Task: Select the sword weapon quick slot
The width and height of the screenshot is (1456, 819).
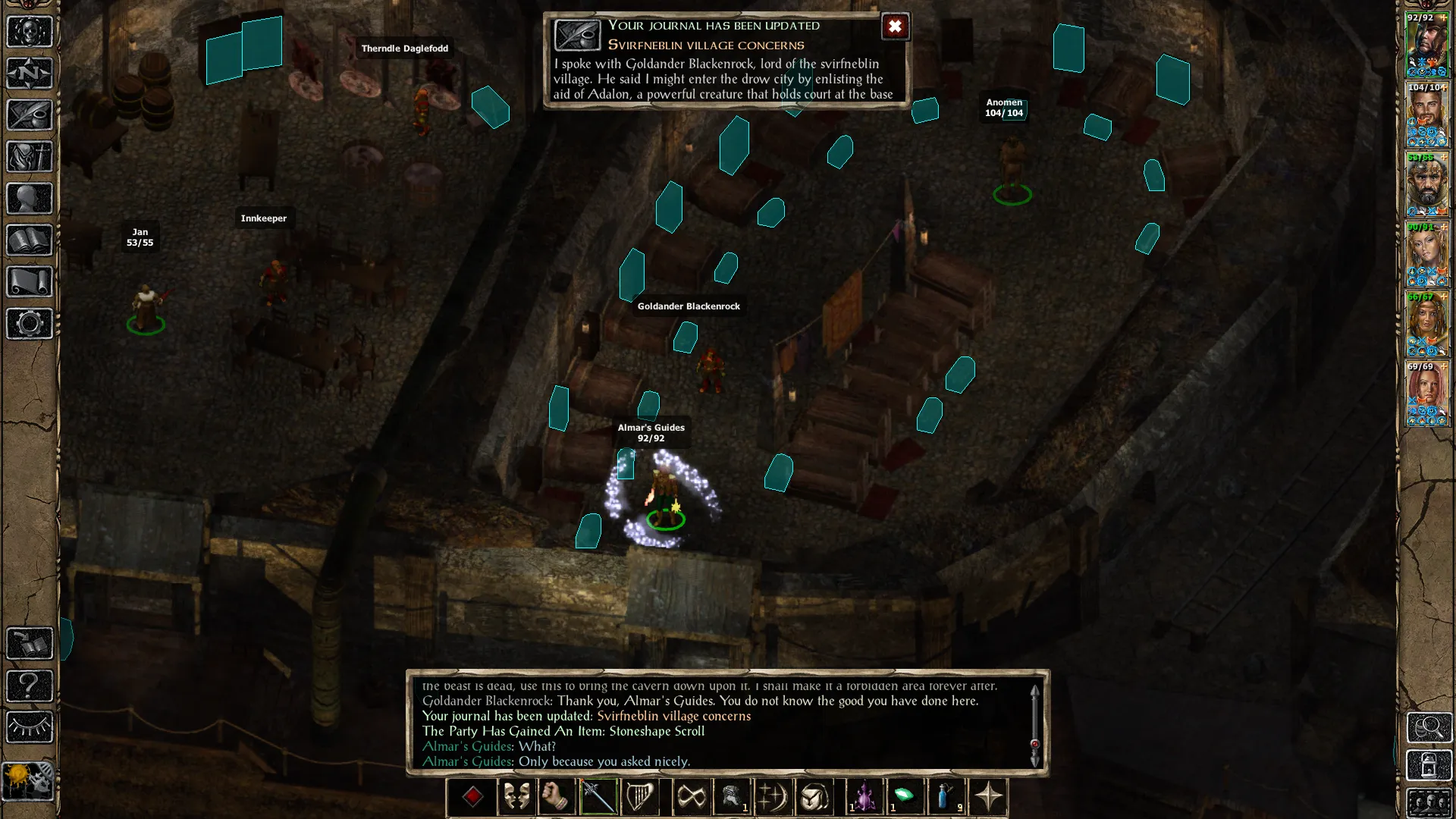Action: (x=598, y=797)
